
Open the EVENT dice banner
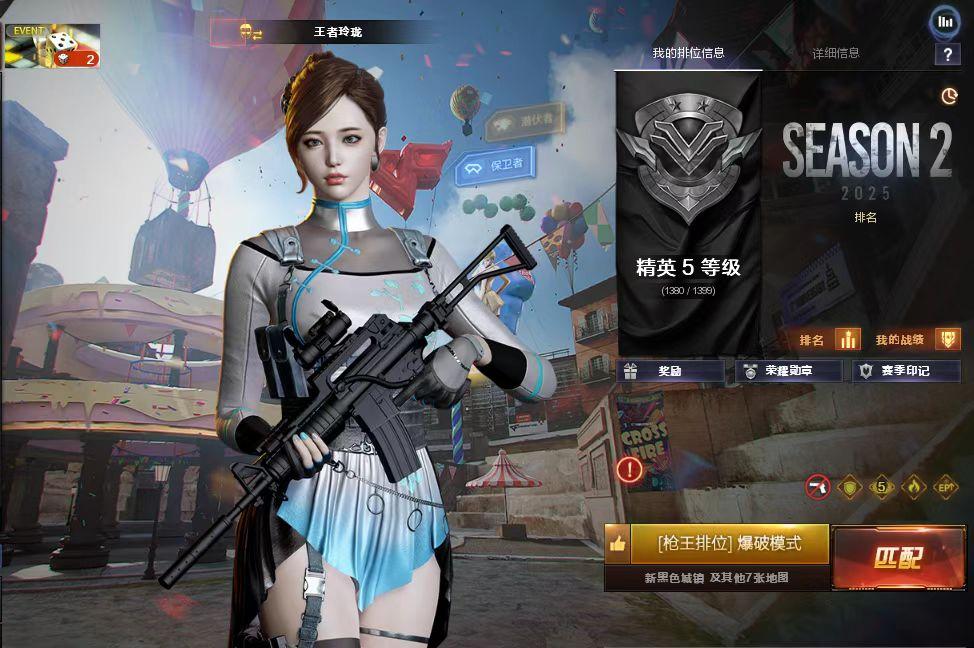(x=52, y=45)
